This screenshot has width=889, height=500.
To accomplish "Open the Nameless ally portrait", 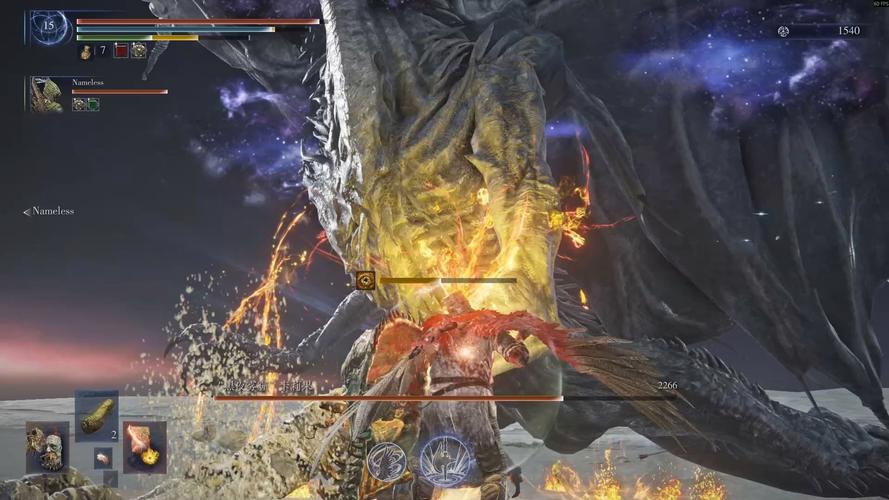I will pos(46,94).
